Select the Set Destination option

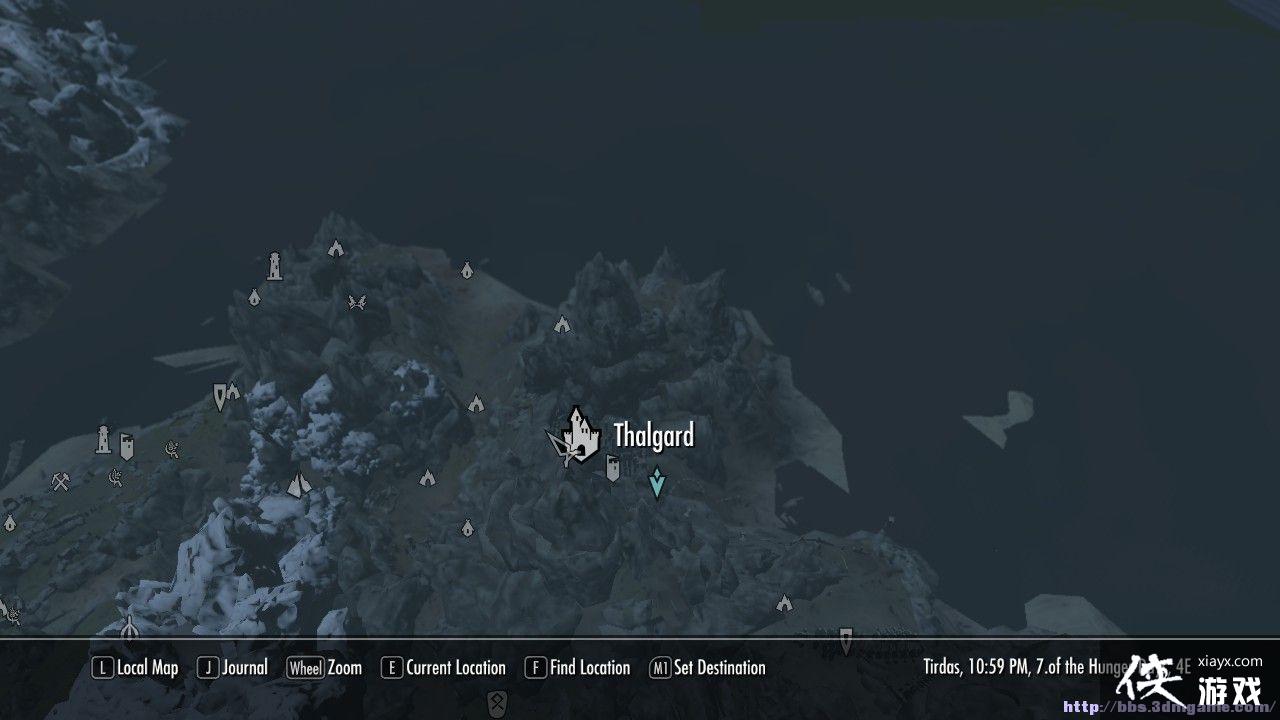[x=710, y=667]
